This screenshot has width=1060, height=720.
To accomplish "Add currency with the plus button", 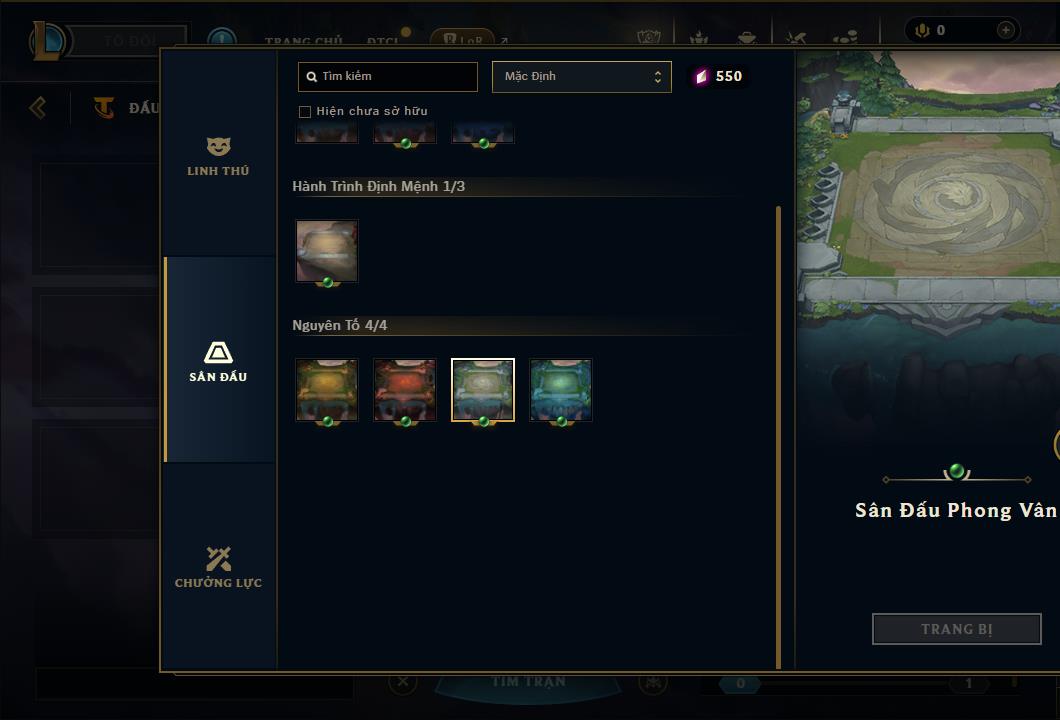I will pos(1005,31).
